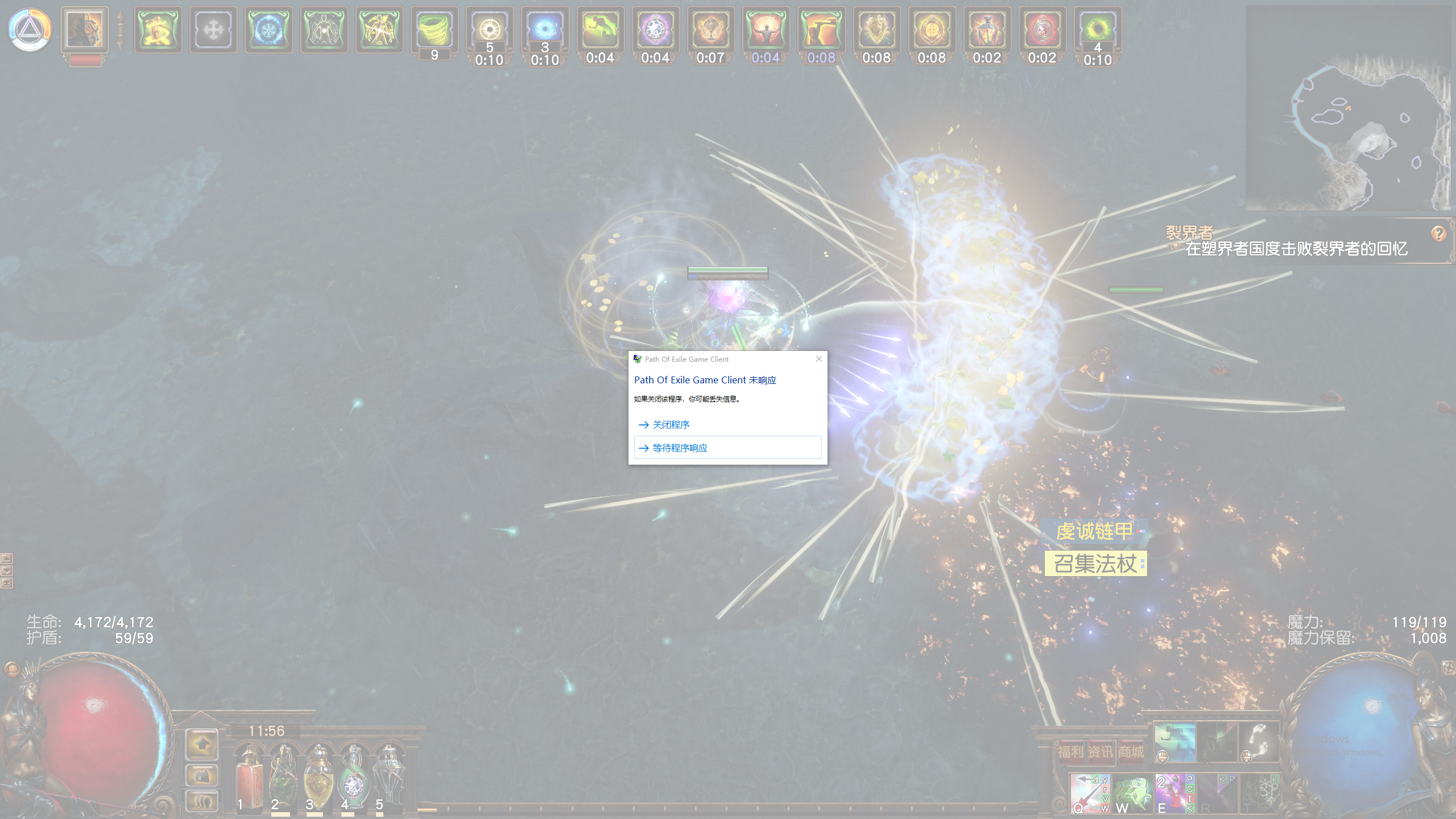Screen dimensions: 1456x819
Task: Open the quest tracker help question mark
Action: click(1438, 233)
